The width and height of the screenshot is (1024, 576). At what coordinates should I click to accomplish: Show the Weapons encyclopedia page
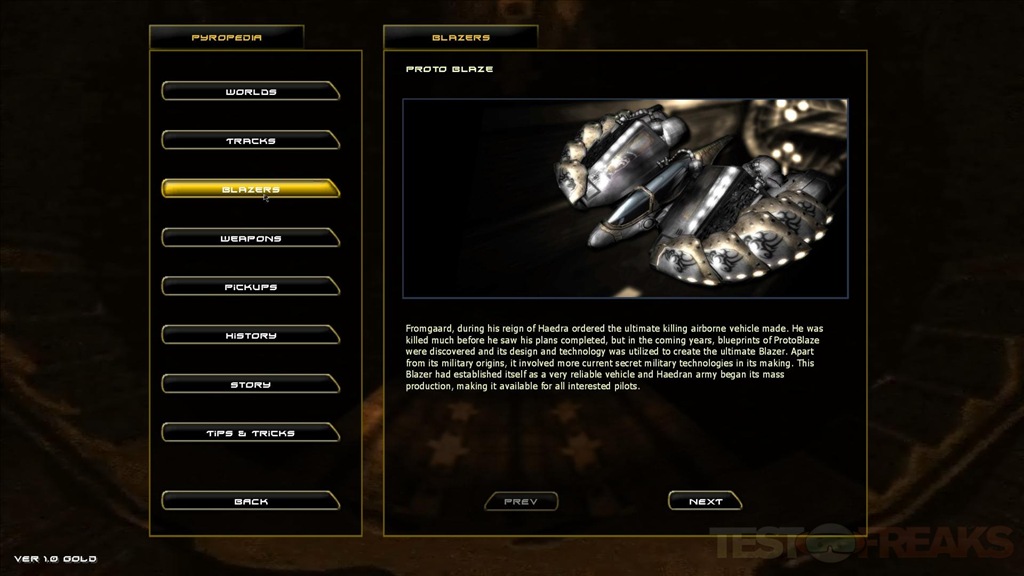(x=250, y=238)
